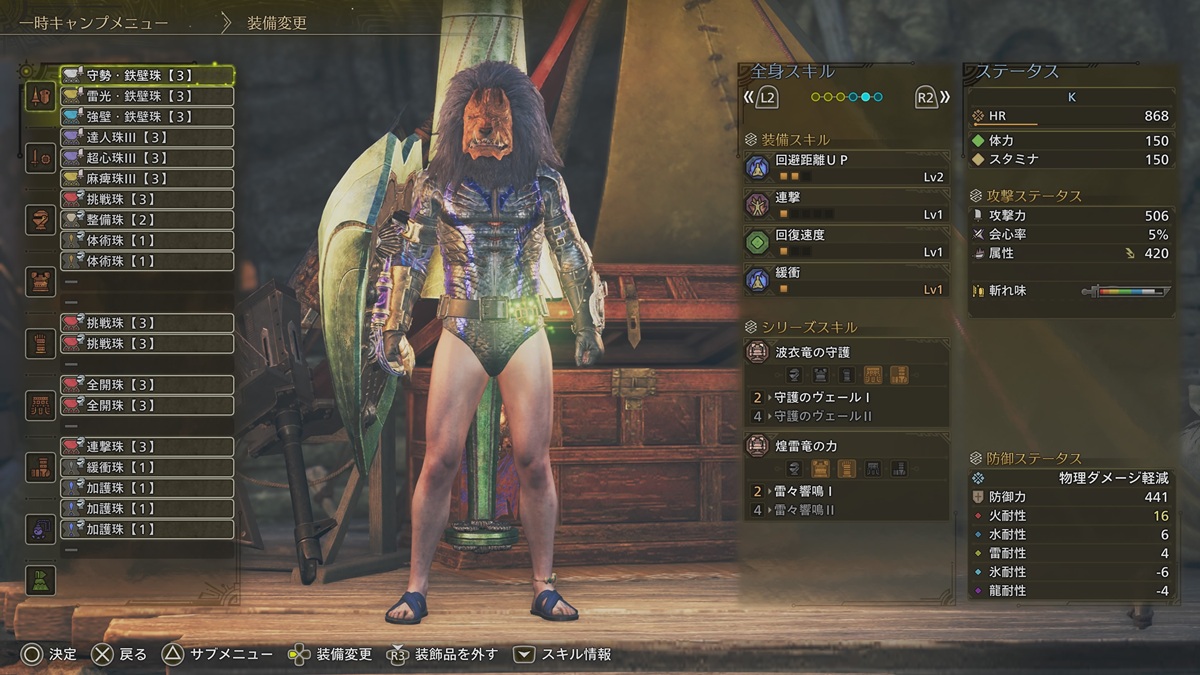Pick the 連撃珠【3】 decoration

(x=147, y=446)
